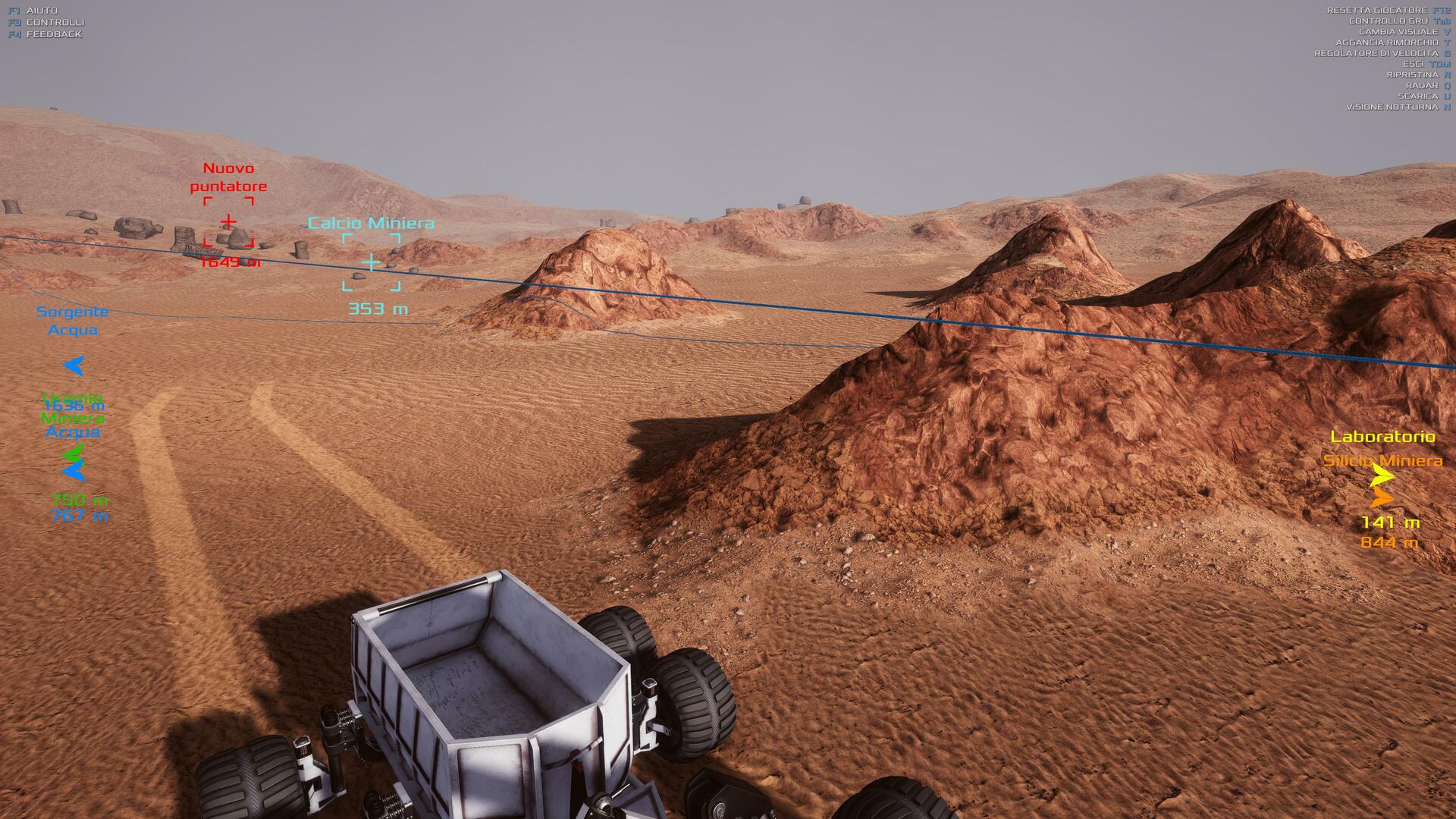Click the red Nuovo puntatore marker
Screen dimensions: 1456x819
pos(228,222)
